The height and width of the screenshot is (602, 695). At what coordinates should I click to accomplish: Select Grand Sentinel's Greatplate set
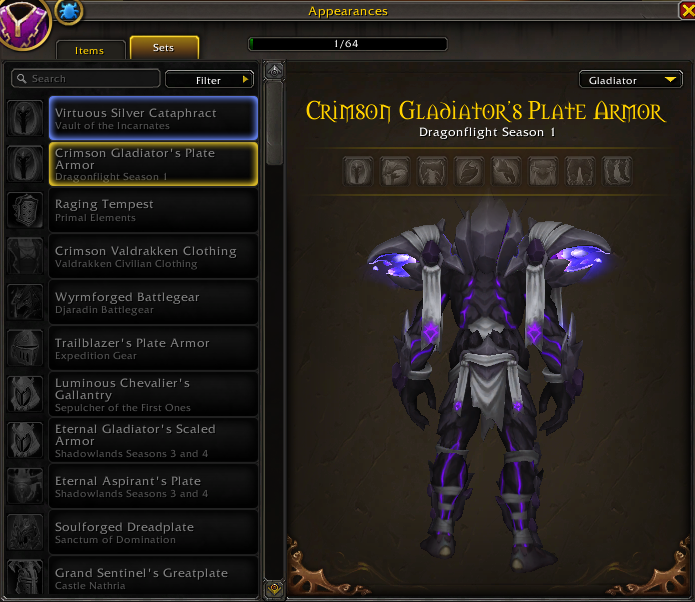pos(153,577)
